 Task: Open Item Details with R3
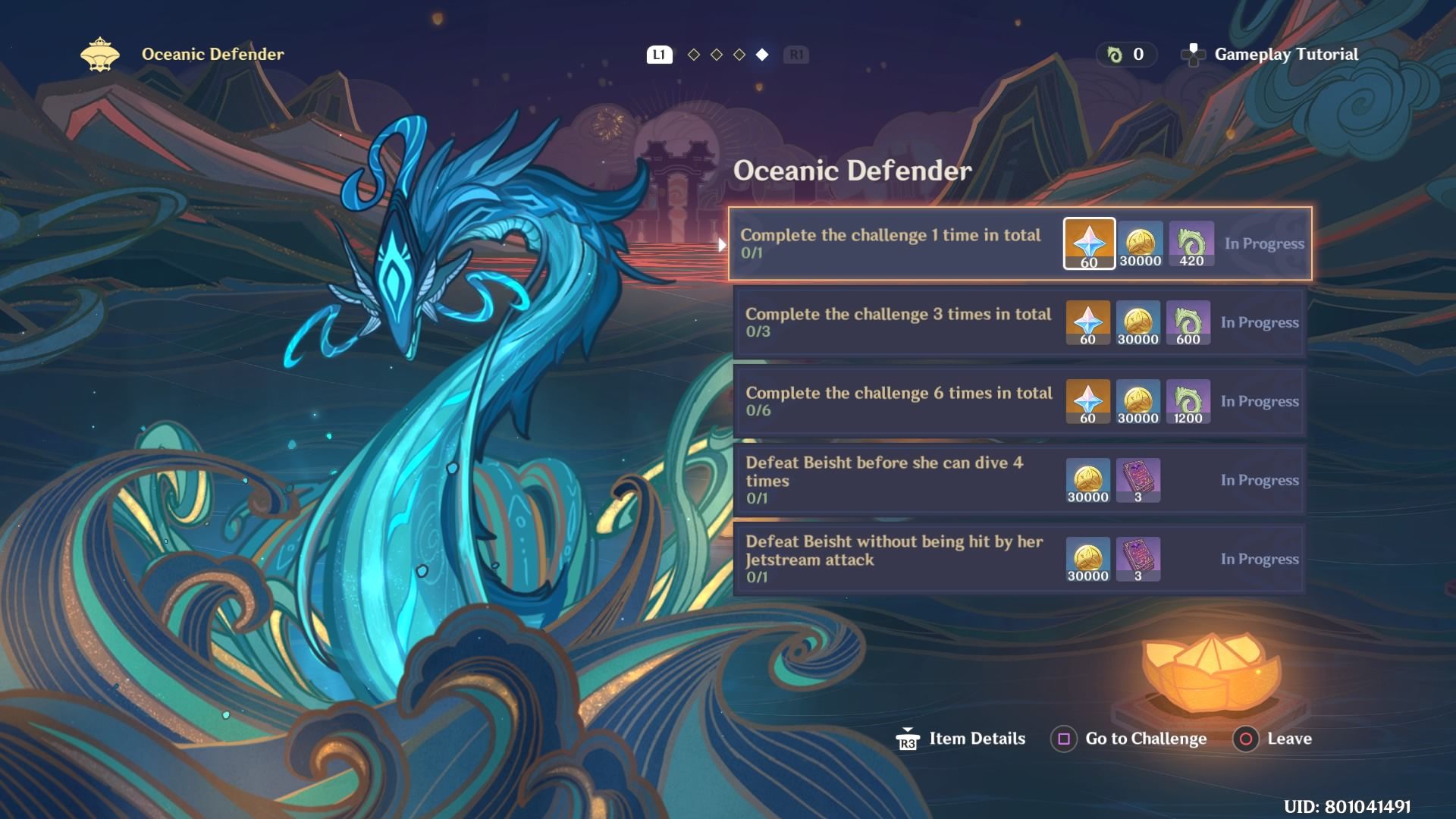click(x=961, y=738)
